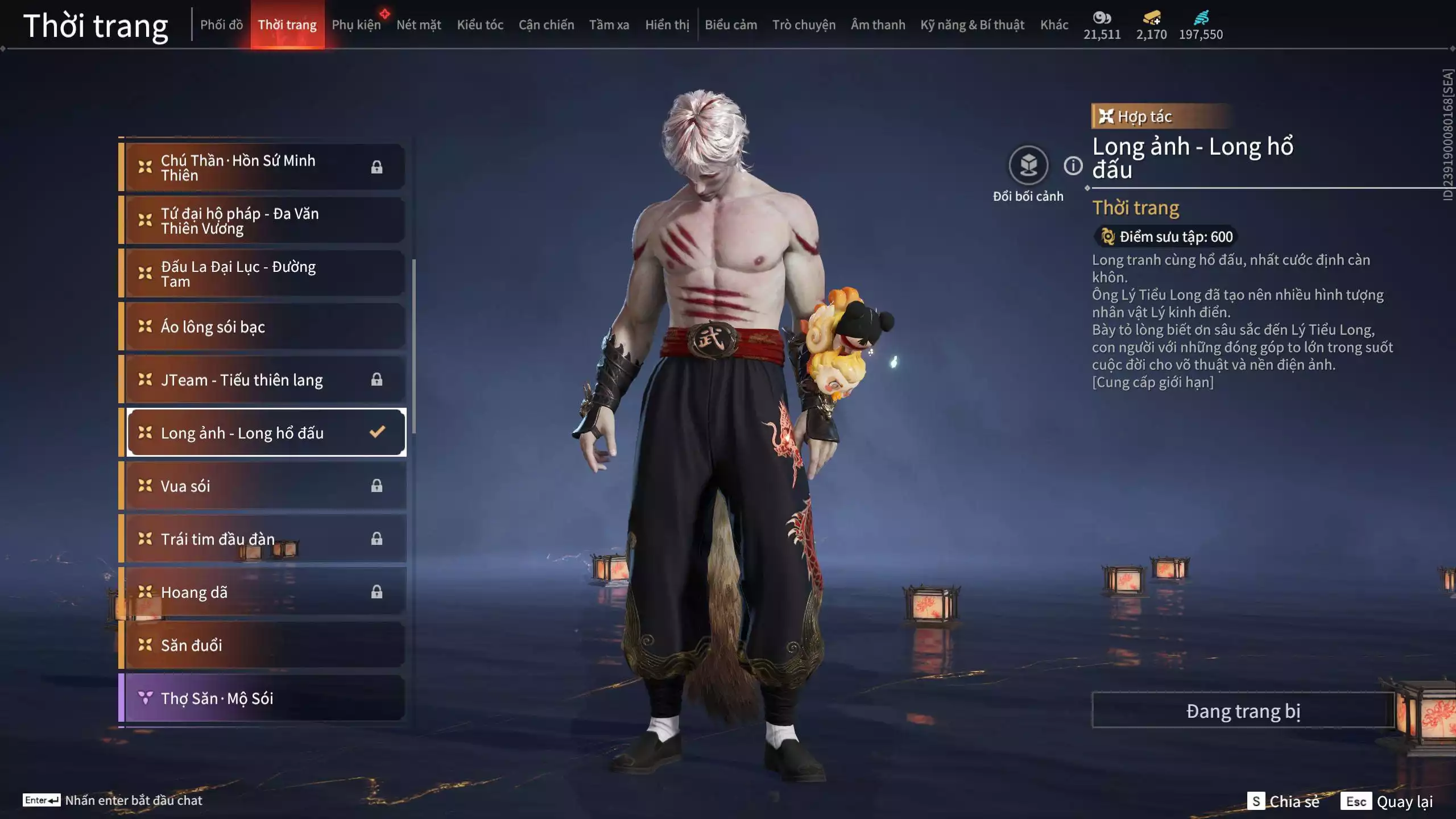Image resolution: width=1456 pixels, height=819 pixels.
Task: Choose the Áo lông sói bạc outfit
Action: [264, 326]
